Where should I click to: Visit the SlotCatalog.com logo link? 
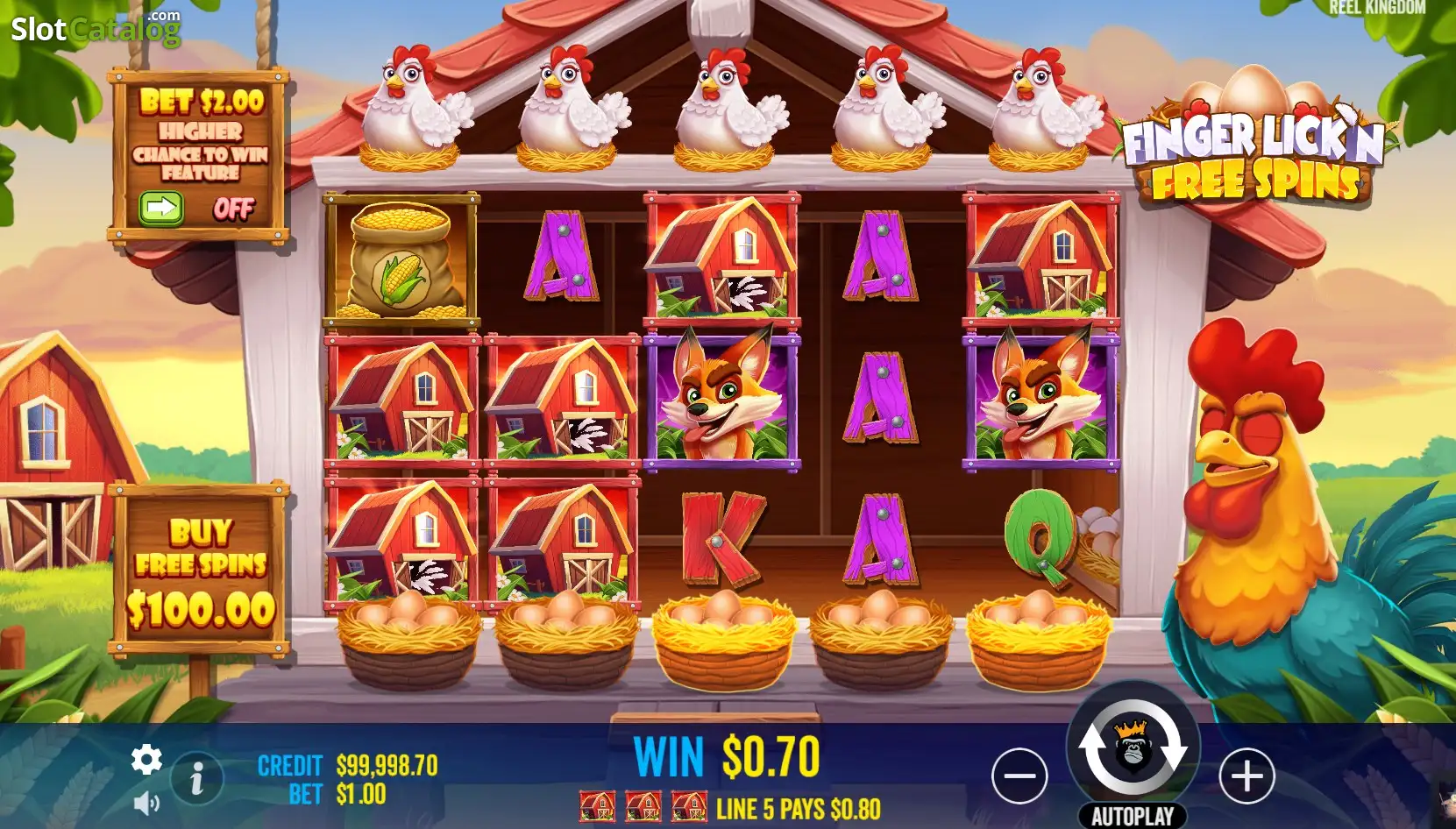click(96, 29)
